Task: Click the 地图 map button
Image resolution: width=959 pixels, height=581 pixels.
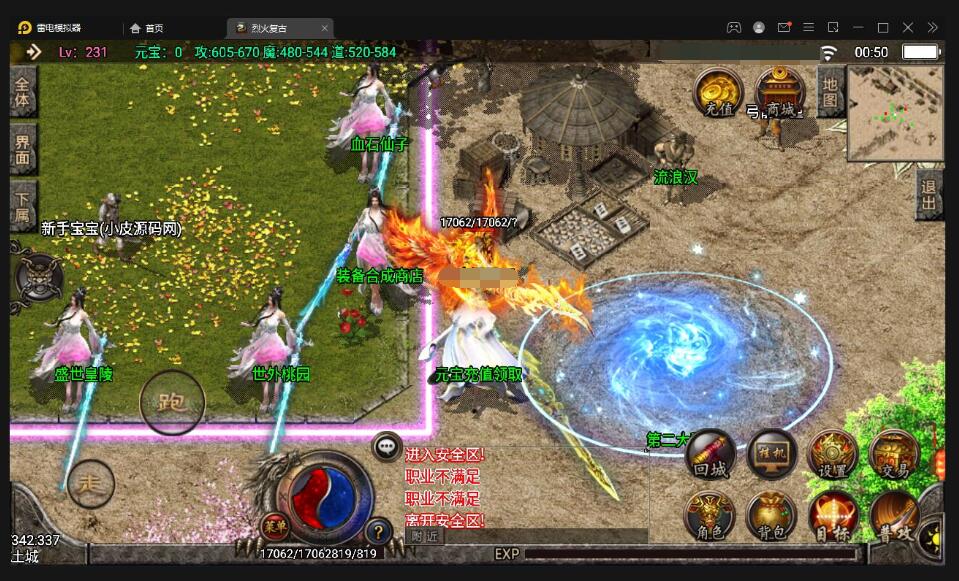Action: 831,92
